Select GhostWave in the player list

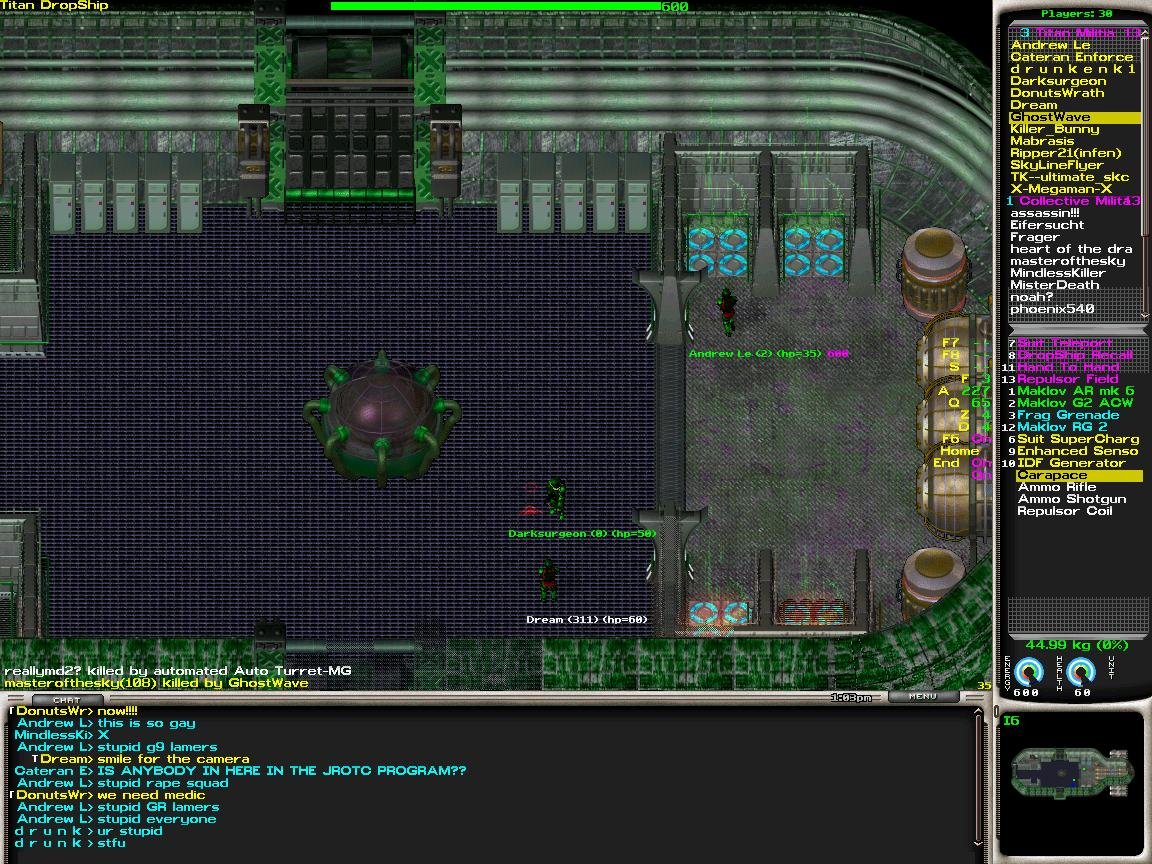pyautogui.click(x=1050, y=117)
